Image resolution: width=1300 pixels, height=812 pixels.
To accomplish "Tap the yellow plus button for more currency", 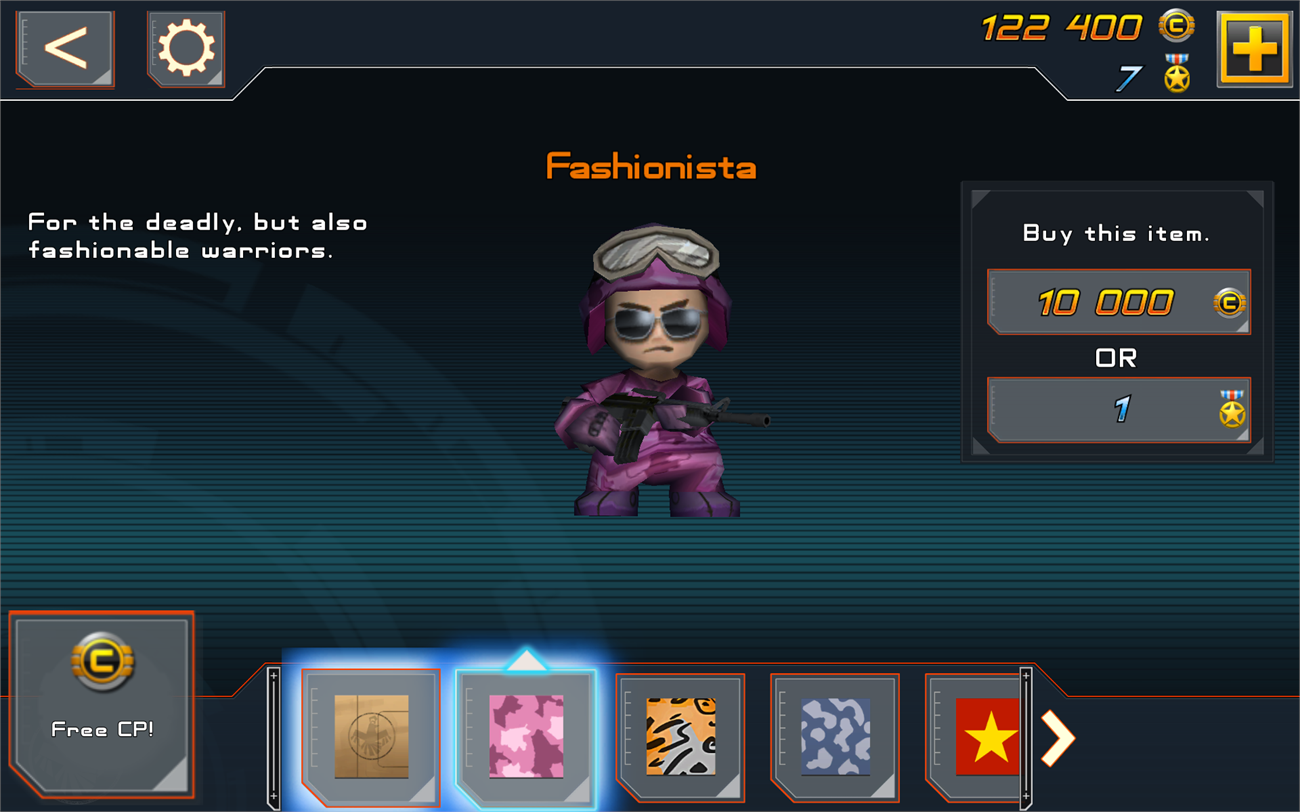I will (1254, 48).
